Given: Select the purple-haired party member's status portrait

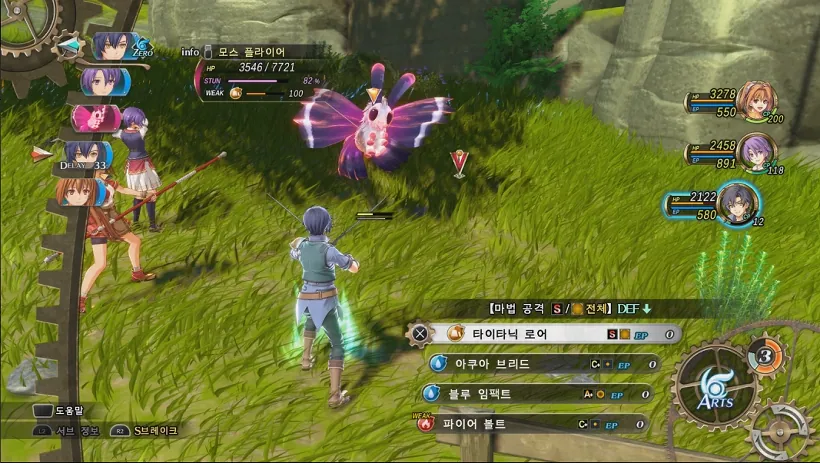Looking at the screenshot, I should point(758,152).
